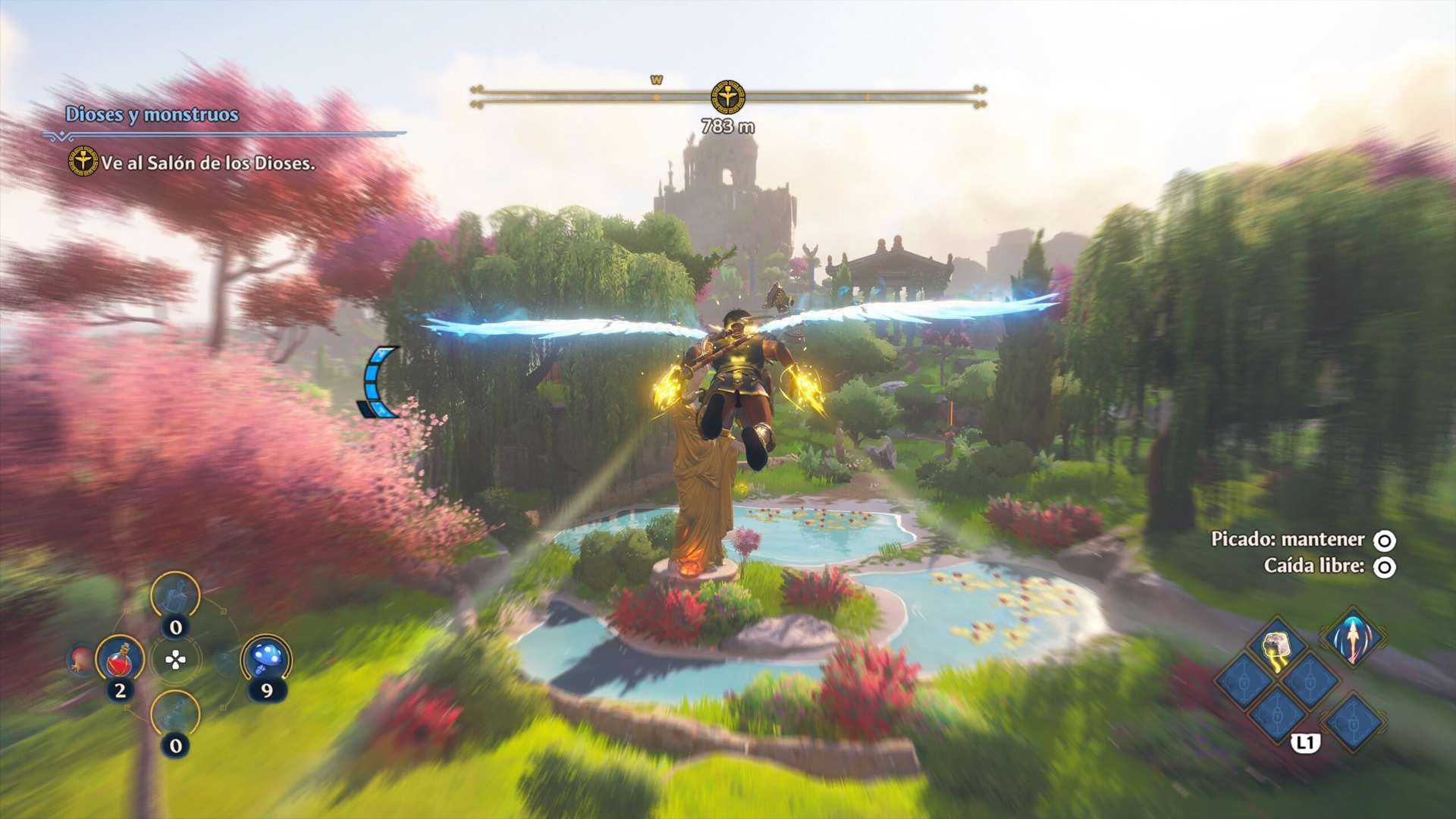
Task: Open the Dioses y monstruos quest tracker
Action: tap(152, 115)
